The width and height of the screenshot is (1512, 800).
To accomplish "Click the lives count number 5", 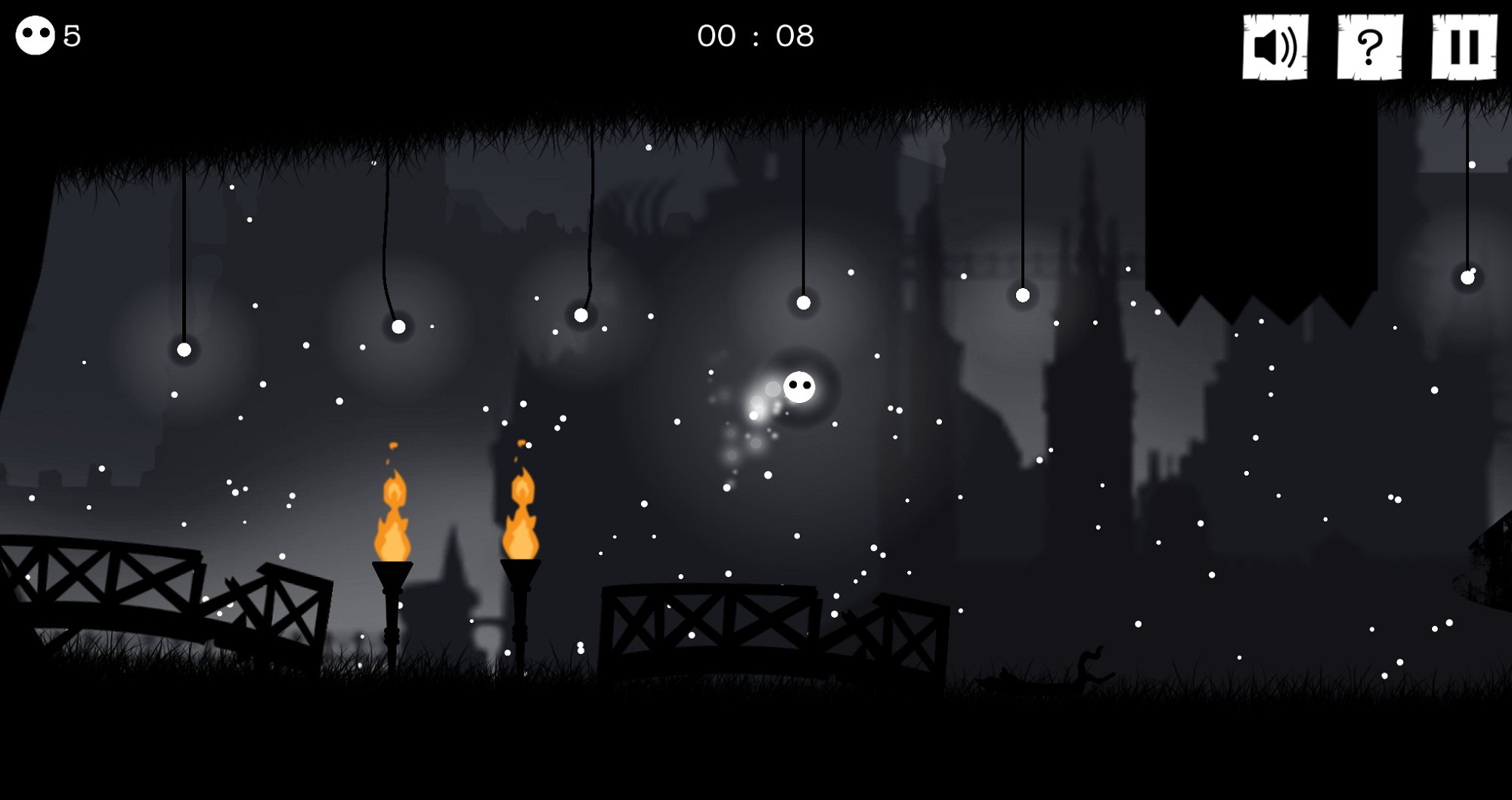I will tap(72, 35).
